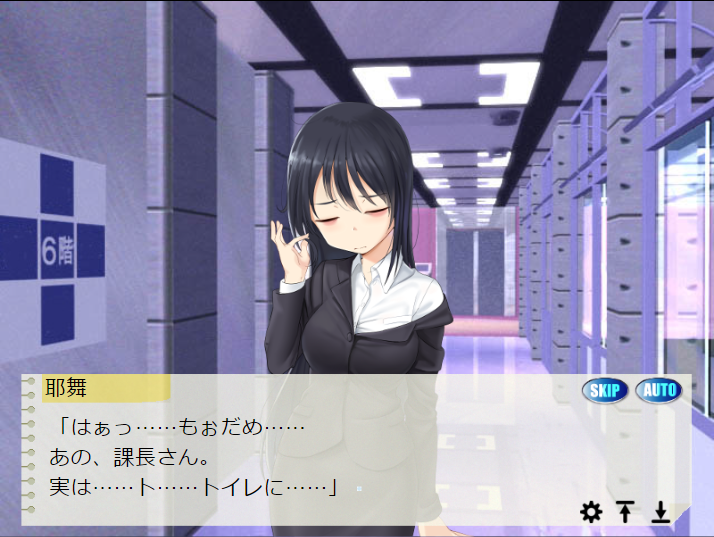Open settings via the gear icon

coord(591,513)
